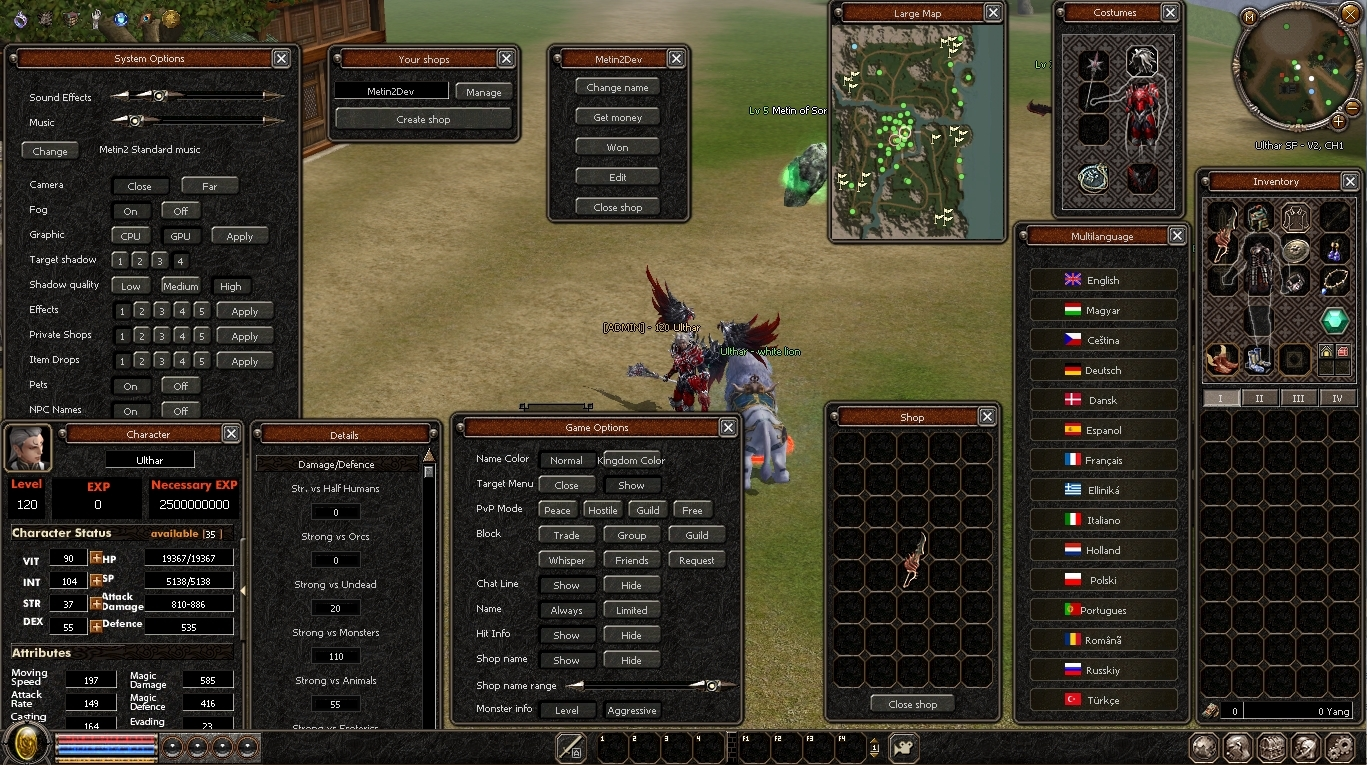Select Get money in Metin2Dev window
1367x765 pixels.
pyautogui.click(x=618, y=118)
